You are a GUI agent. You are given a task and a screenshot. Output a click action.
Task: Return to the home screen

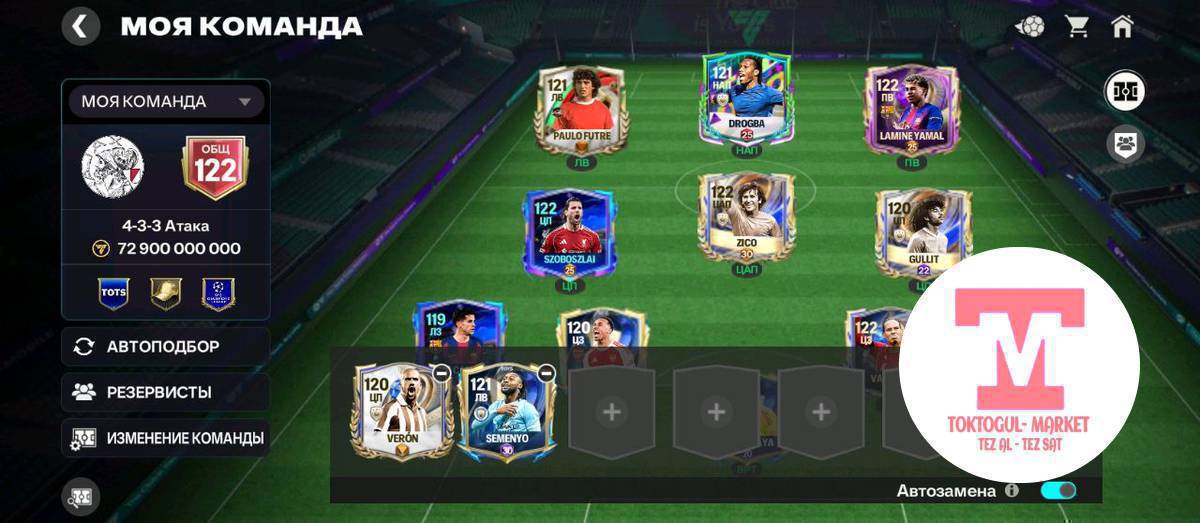click(x=1122, y=27)
